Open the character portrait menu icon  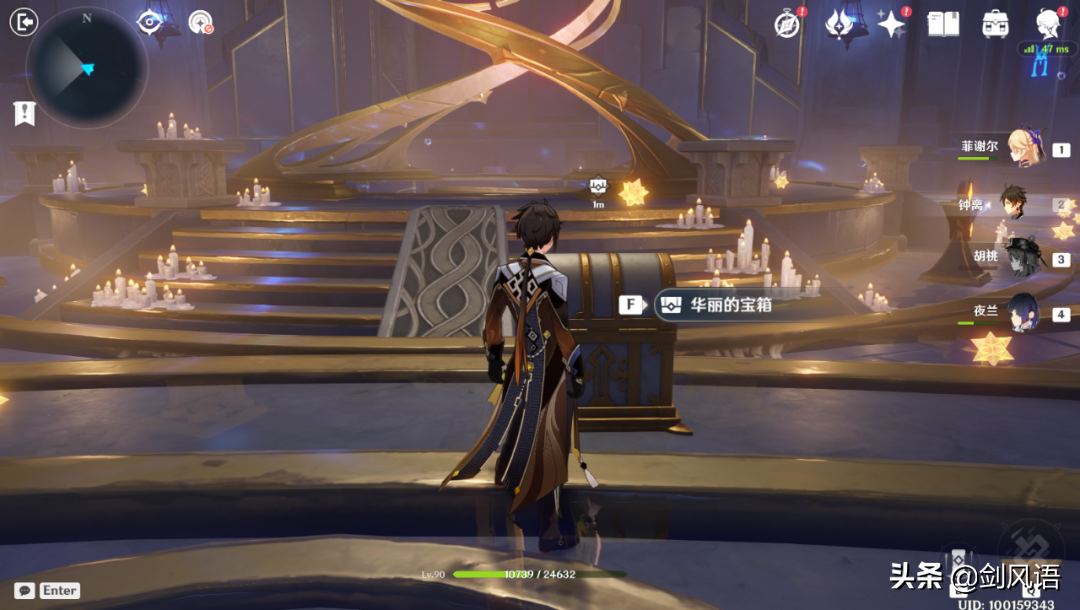(x=1048, y=22)
